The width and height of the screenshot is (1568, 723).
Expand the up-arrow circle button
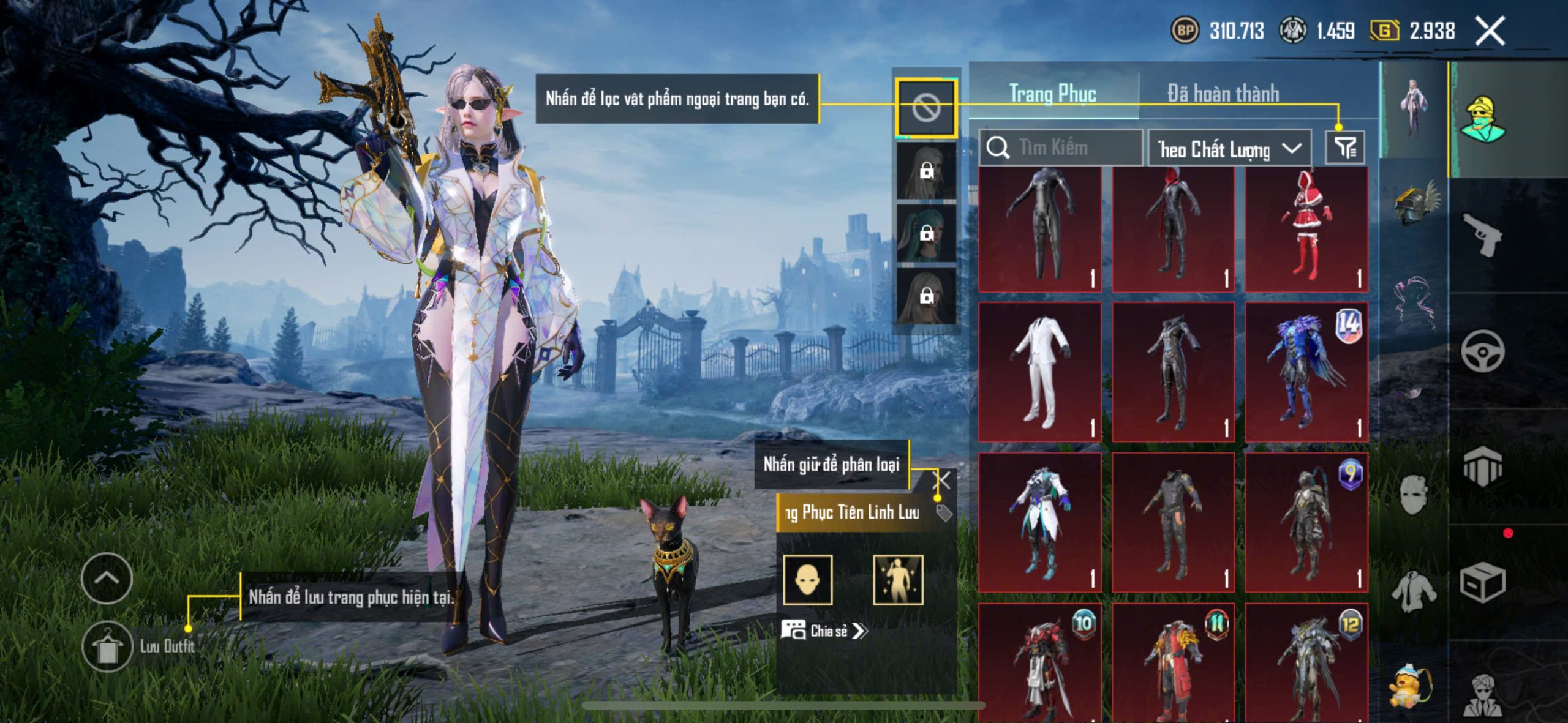point(107,578)
